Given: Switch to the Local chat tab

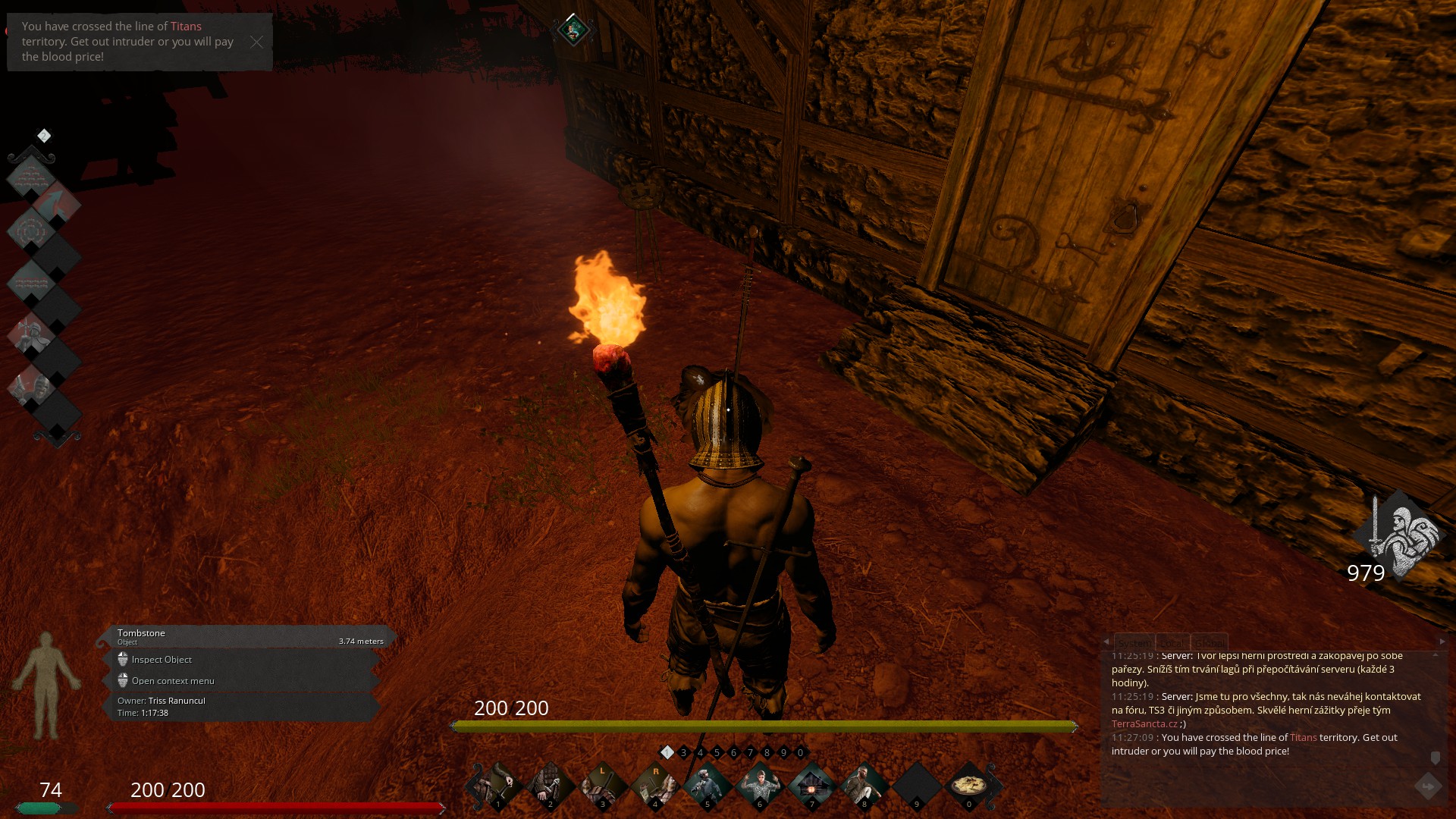Looking at the screenshot, I should pyautogui.click(x=1172, y=642).
